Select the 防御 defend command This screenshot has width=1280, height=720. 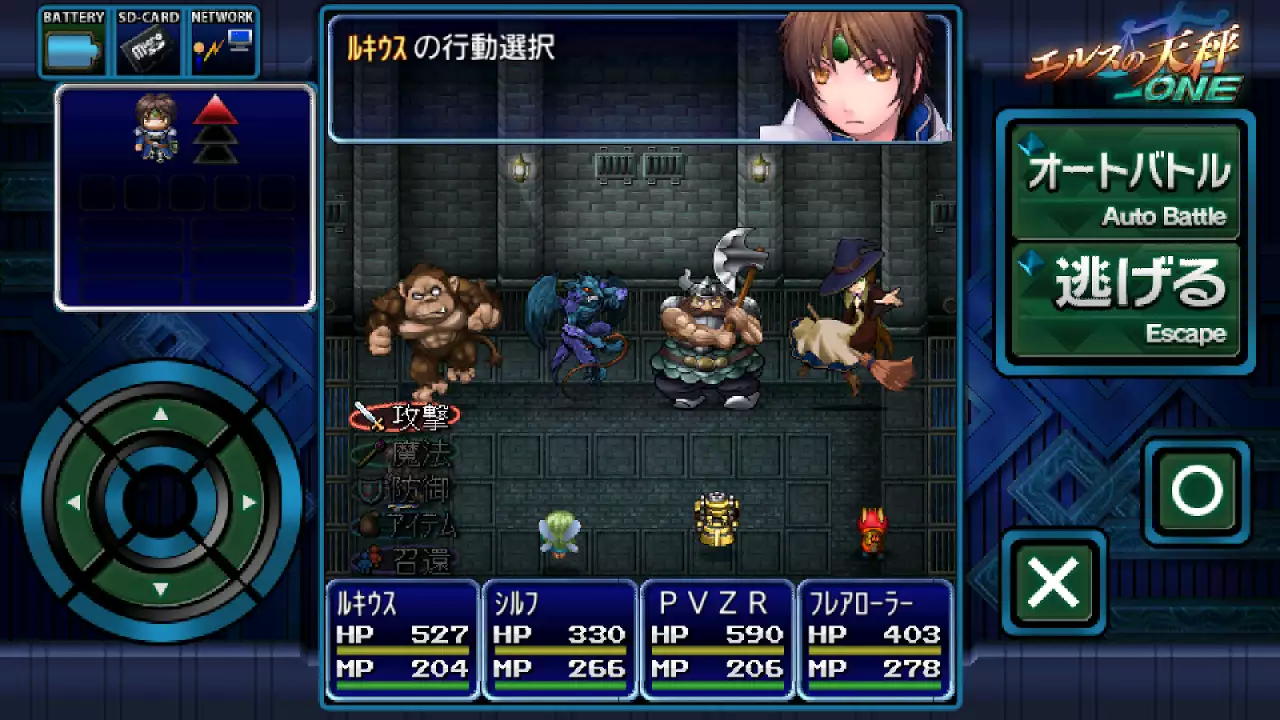406,489
